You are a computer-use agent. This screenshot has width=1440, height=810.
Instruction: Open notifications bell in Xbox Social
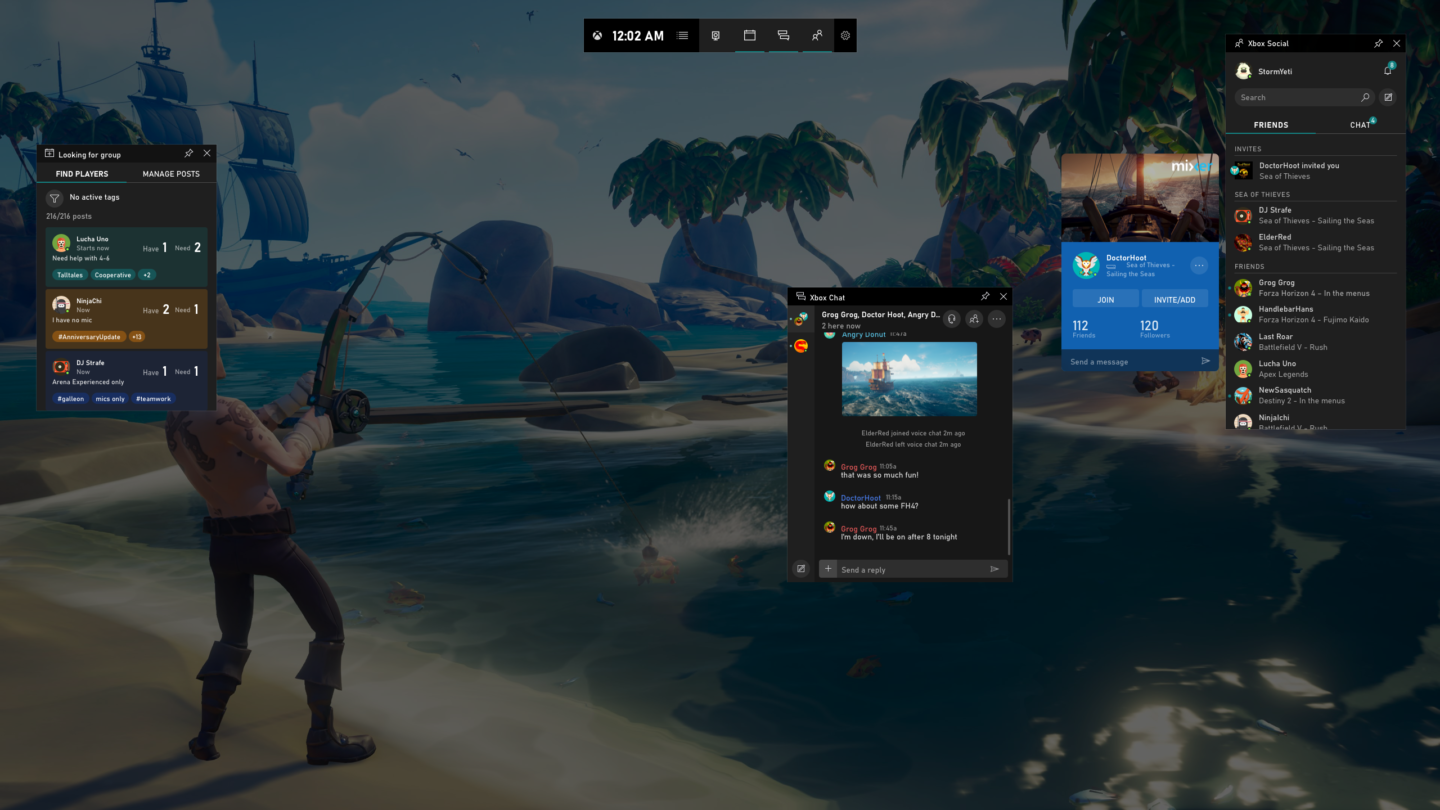point(1387,70)
